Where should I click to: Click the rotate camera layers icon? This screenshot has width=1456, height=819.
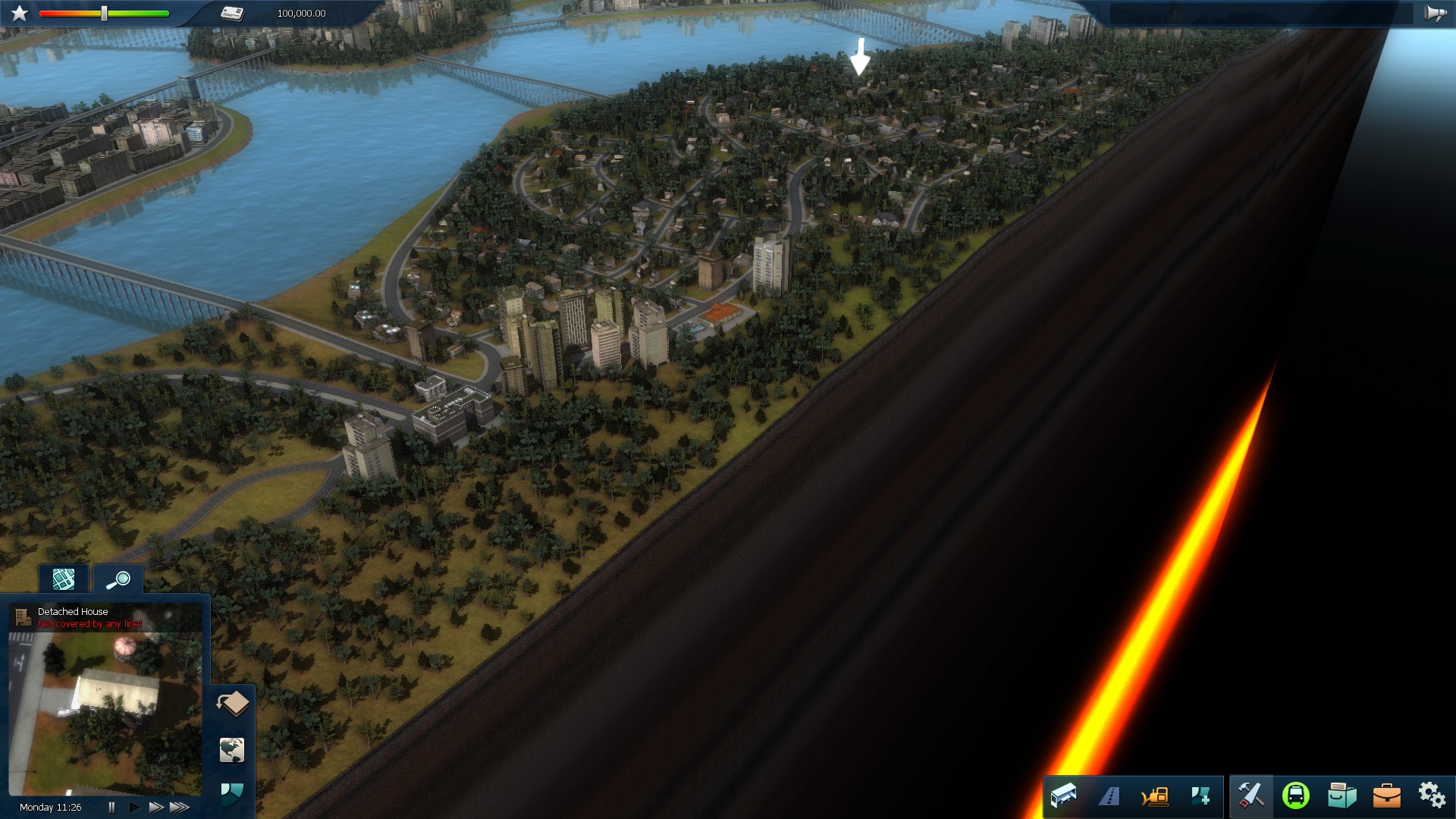click(x=233, y=704)
